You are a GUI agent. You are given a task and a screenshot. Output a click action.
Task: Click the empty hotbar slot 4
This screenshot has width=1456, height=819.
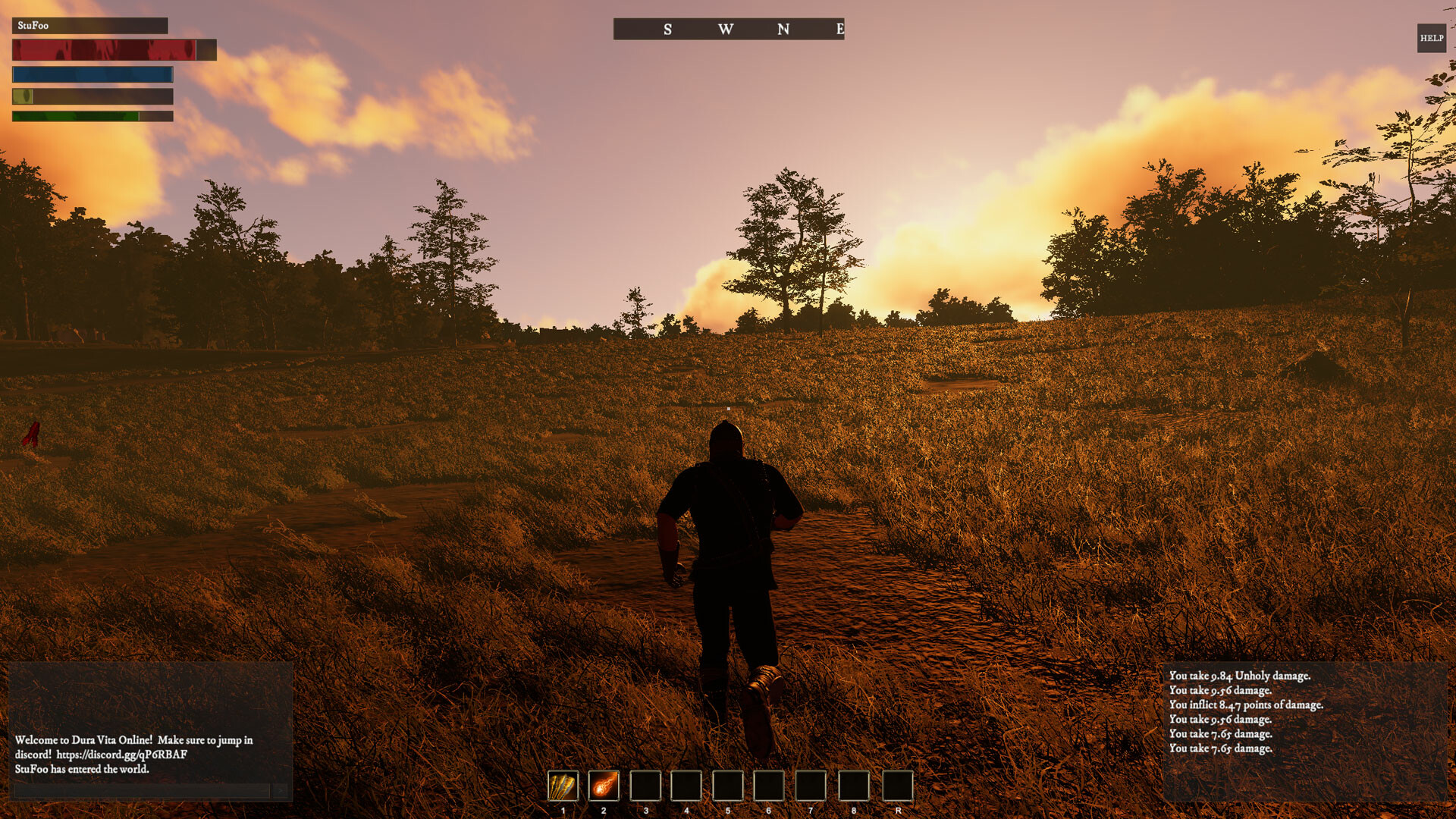click(x=688, y=787)
